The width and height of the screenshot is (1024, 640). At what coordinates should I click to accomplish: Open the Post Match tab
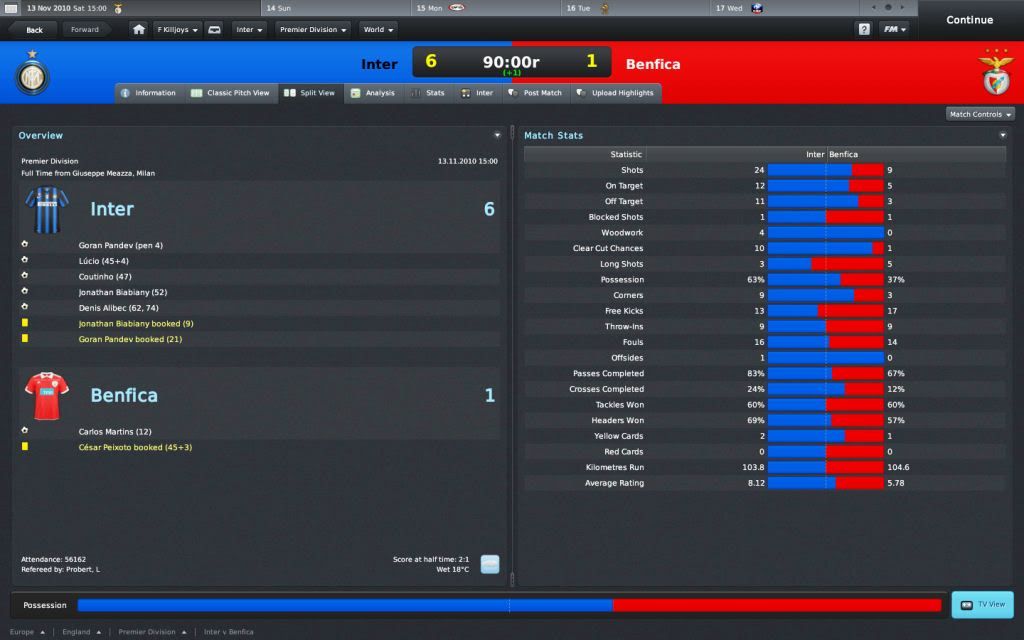[535, 93]
